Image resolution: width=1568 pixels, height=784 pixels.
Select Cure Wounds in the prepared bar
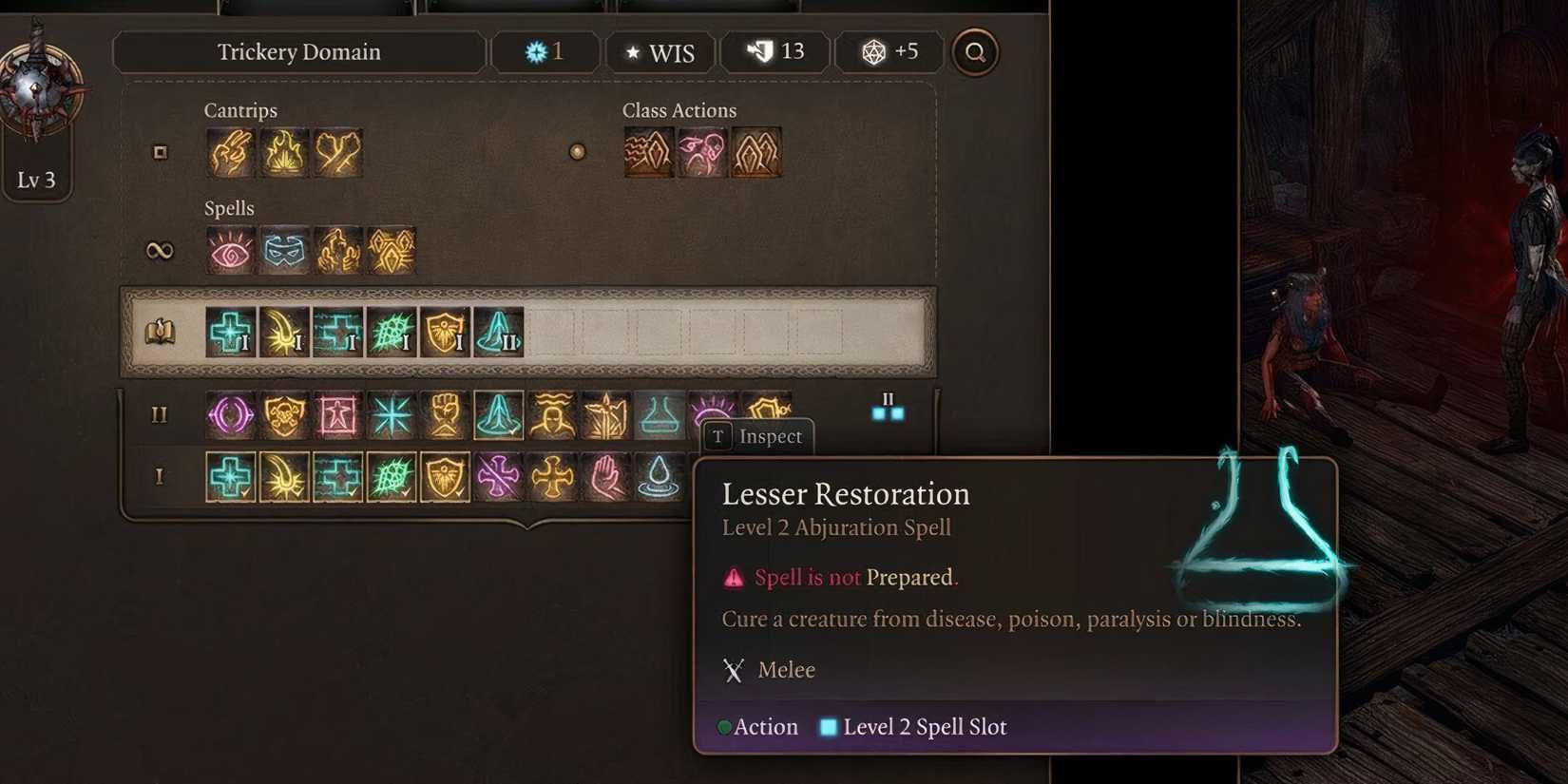coord(228,333)
